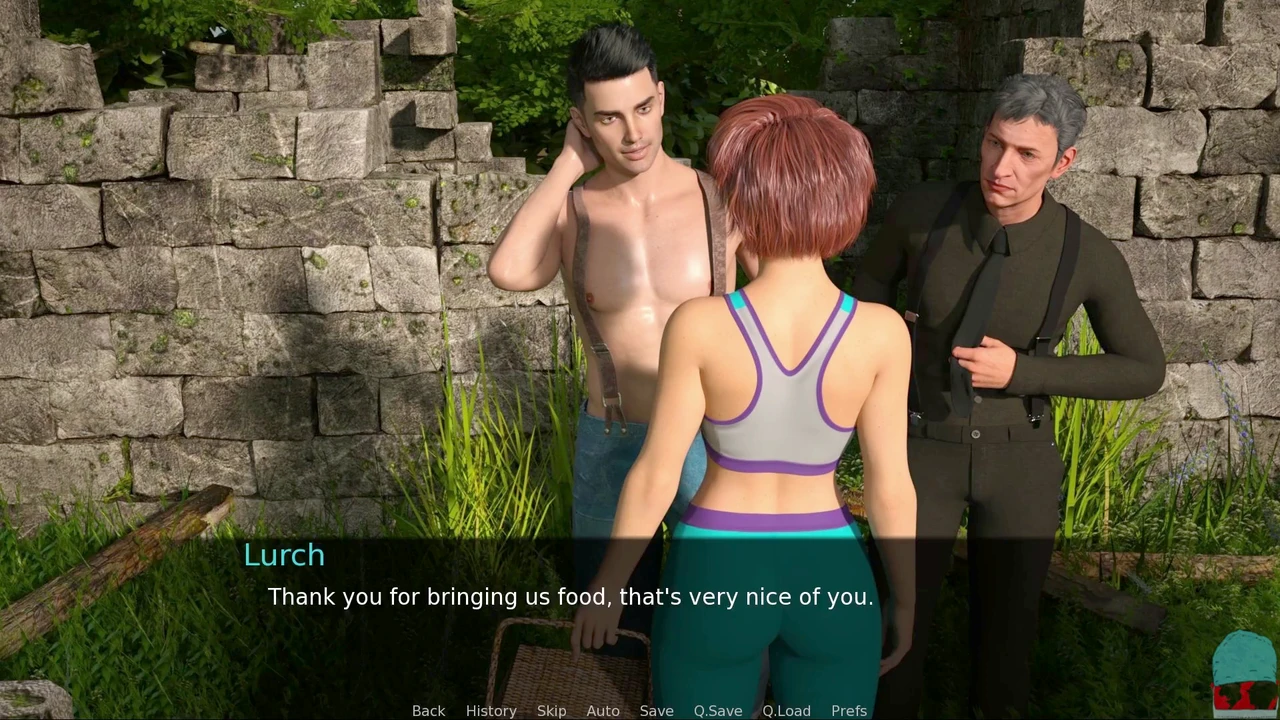Open the Save game screen
This screenshot has height=720, width=1280.
click(x=656, y=710)
